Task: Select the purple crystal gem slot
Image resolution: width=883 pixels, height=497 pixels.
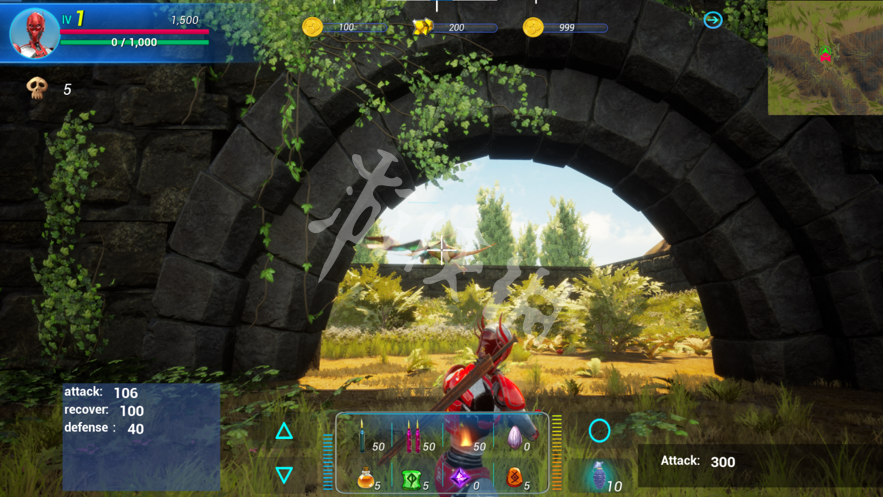Action: [460, 479]
